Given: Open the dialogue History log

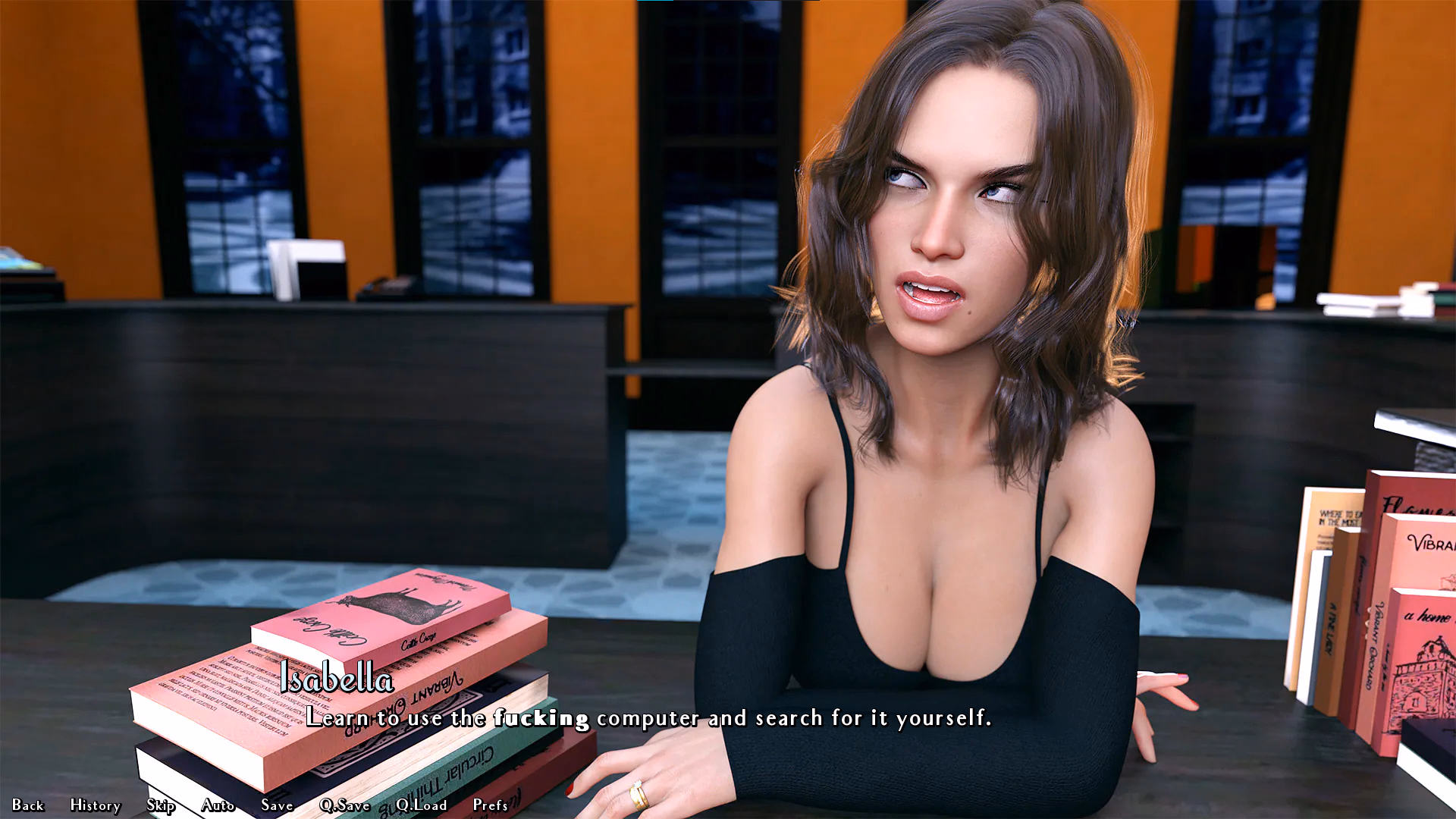Looking at the screenshot, I should click(96, 805).
